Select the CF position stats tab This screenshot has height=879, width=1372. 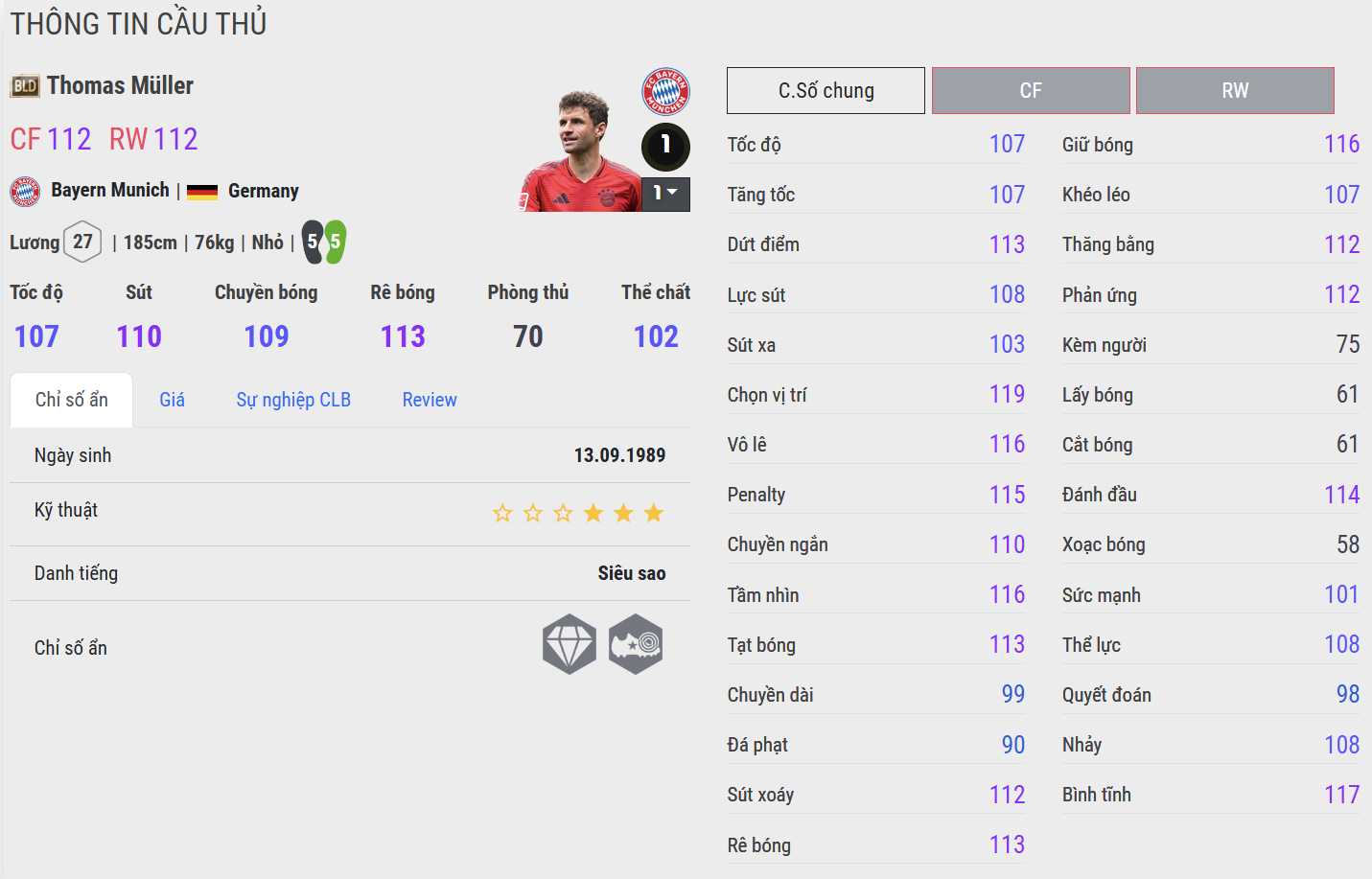(1031, 91)
